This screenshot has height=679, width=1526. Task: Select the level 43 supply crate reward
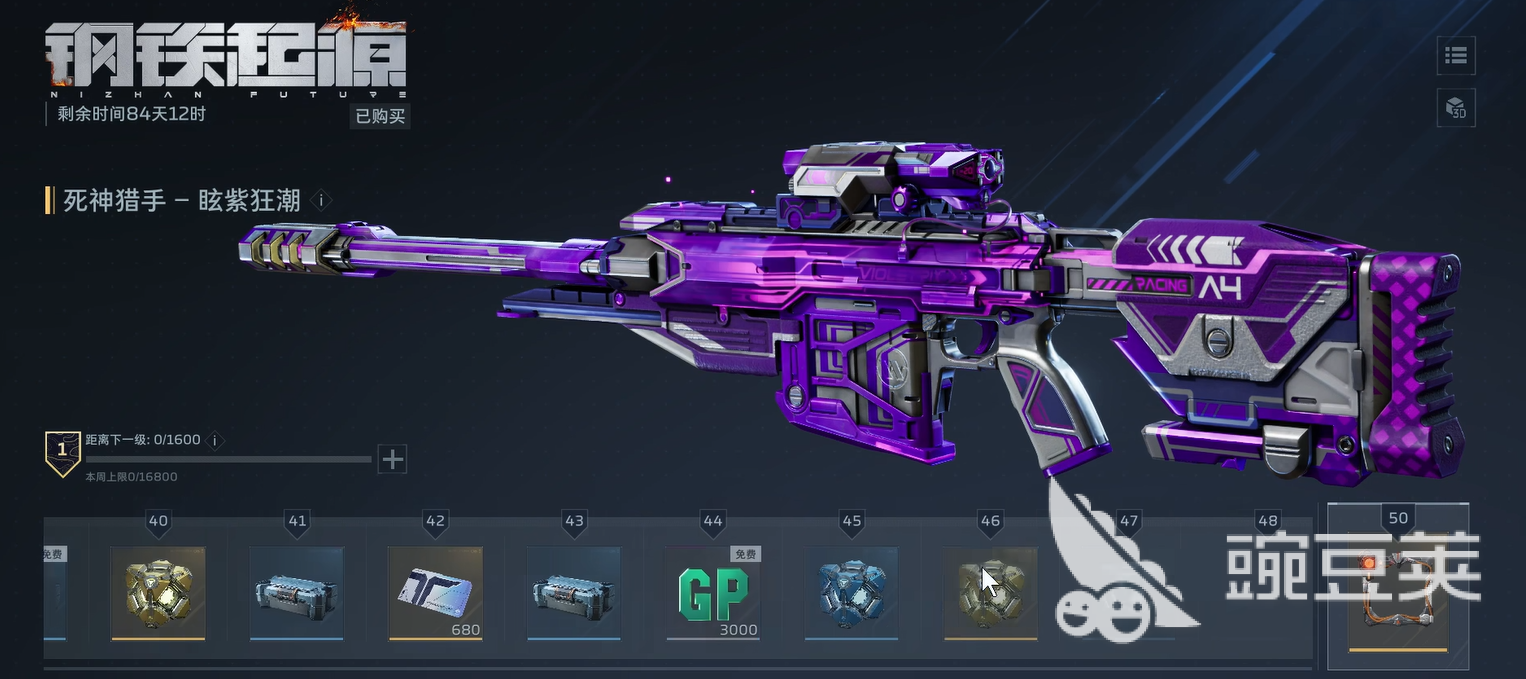pos(574,592)
